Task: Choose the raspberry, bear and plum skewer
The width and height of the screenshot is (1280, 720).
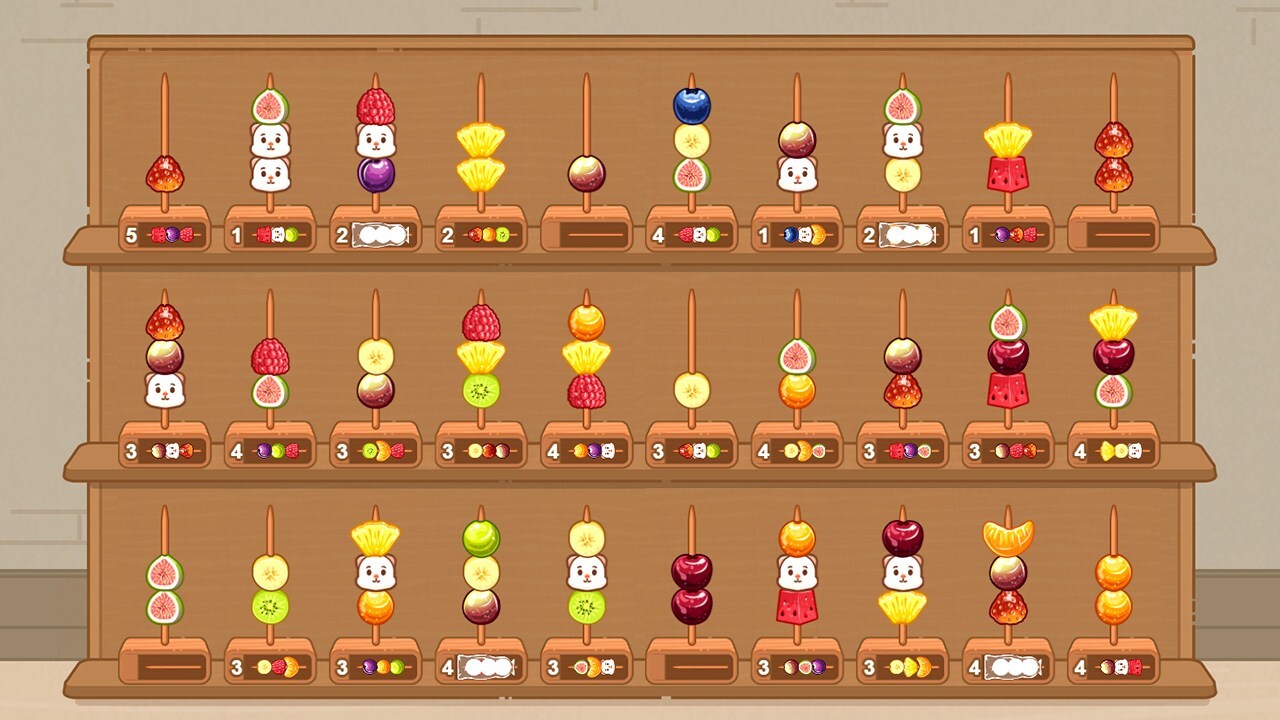Action: tap(376, 142)
